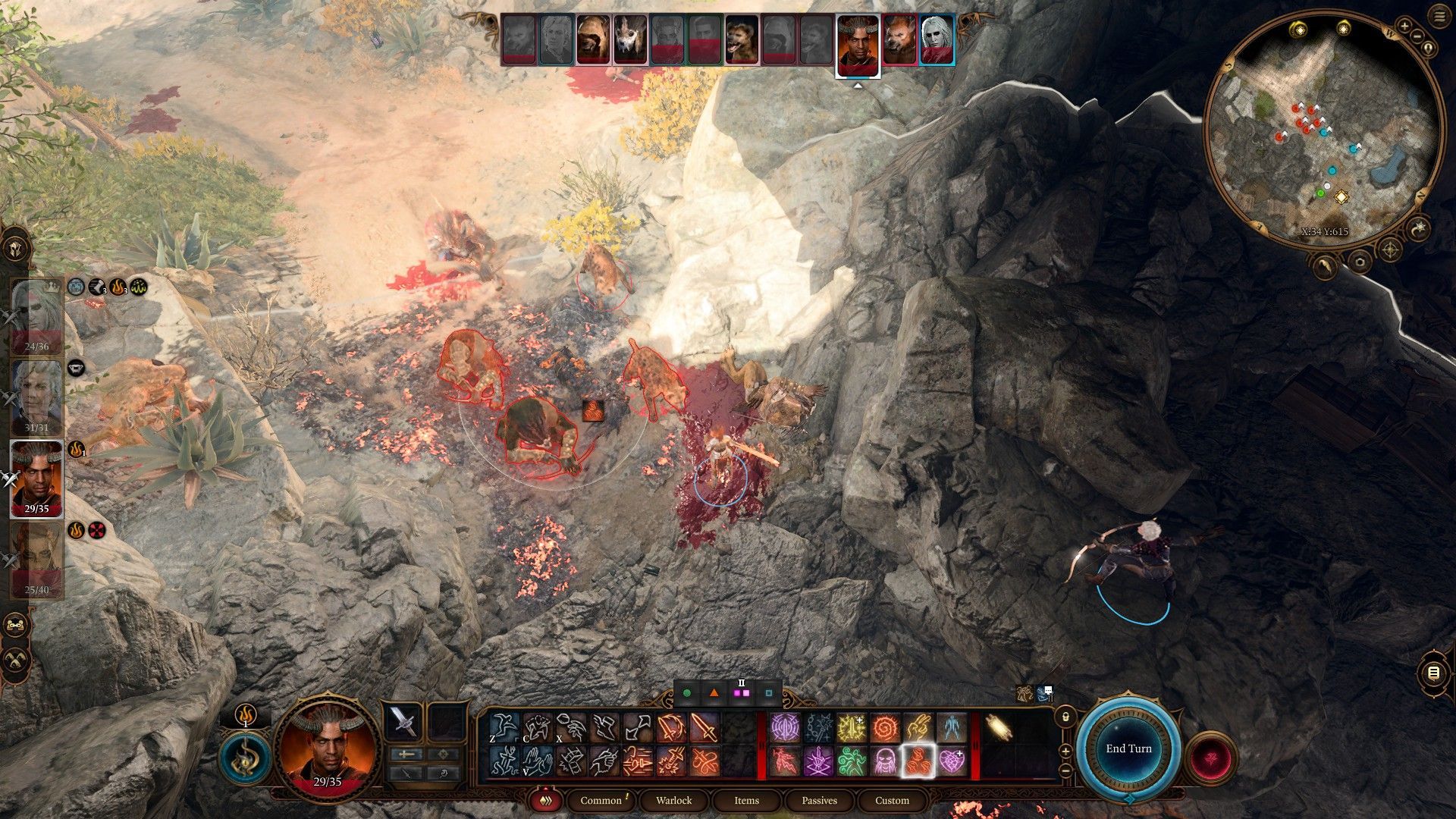Image resolution: width=1456 pixels, height=819 pixels.
Task: Select the melee sword weapon slot
Action: (x=402, y=721)
